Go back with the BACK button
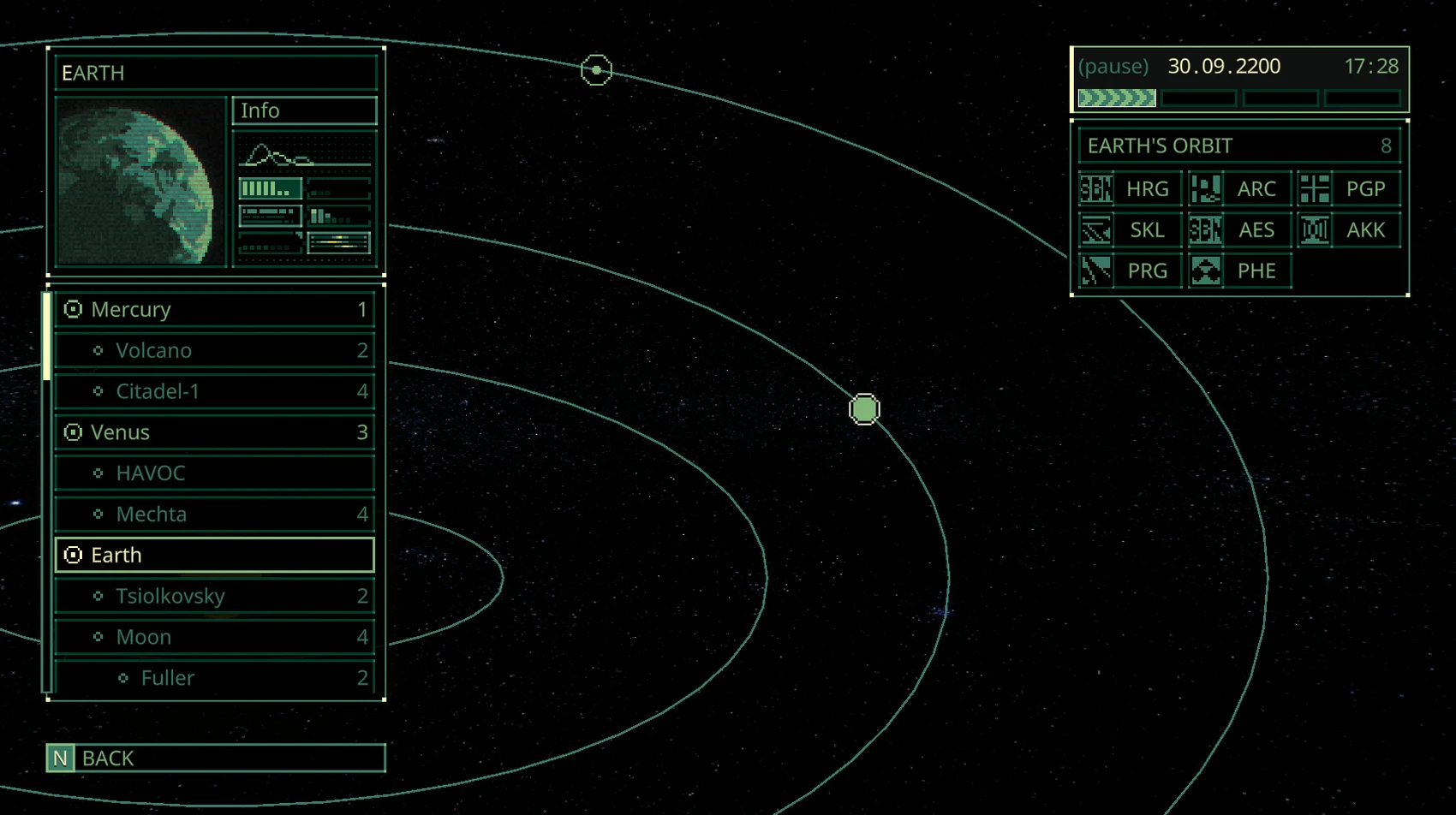 pyautogui.click(x=216, y=758)
